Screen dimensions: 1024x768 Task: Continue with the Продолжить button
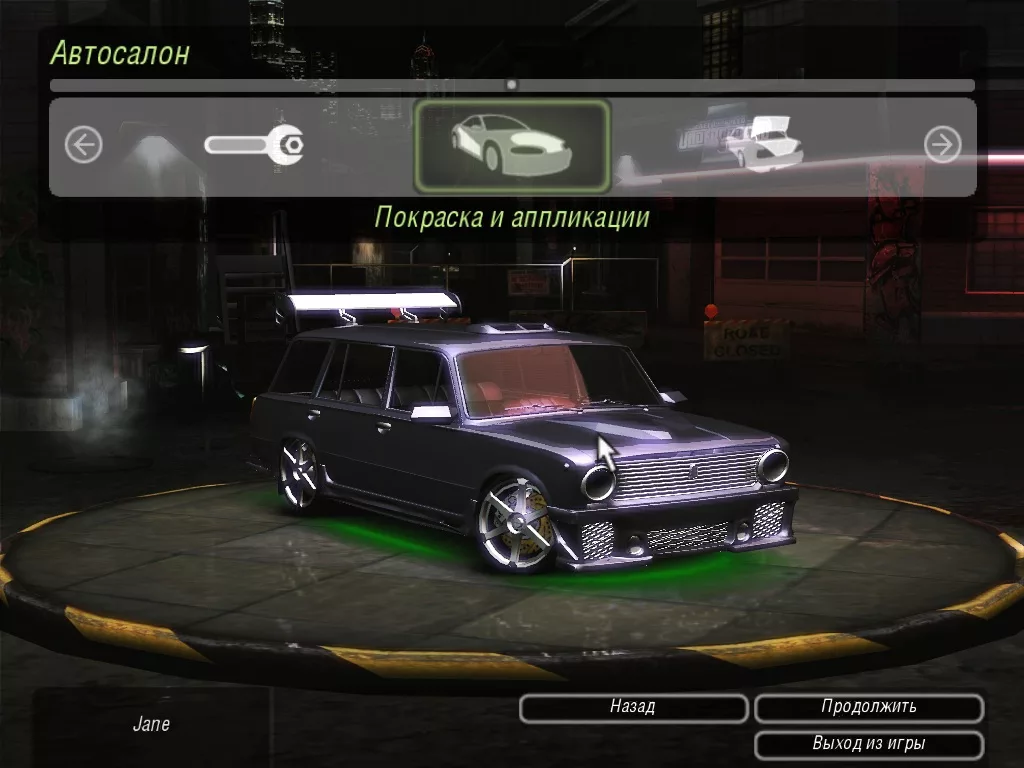[x=868, y=708]
